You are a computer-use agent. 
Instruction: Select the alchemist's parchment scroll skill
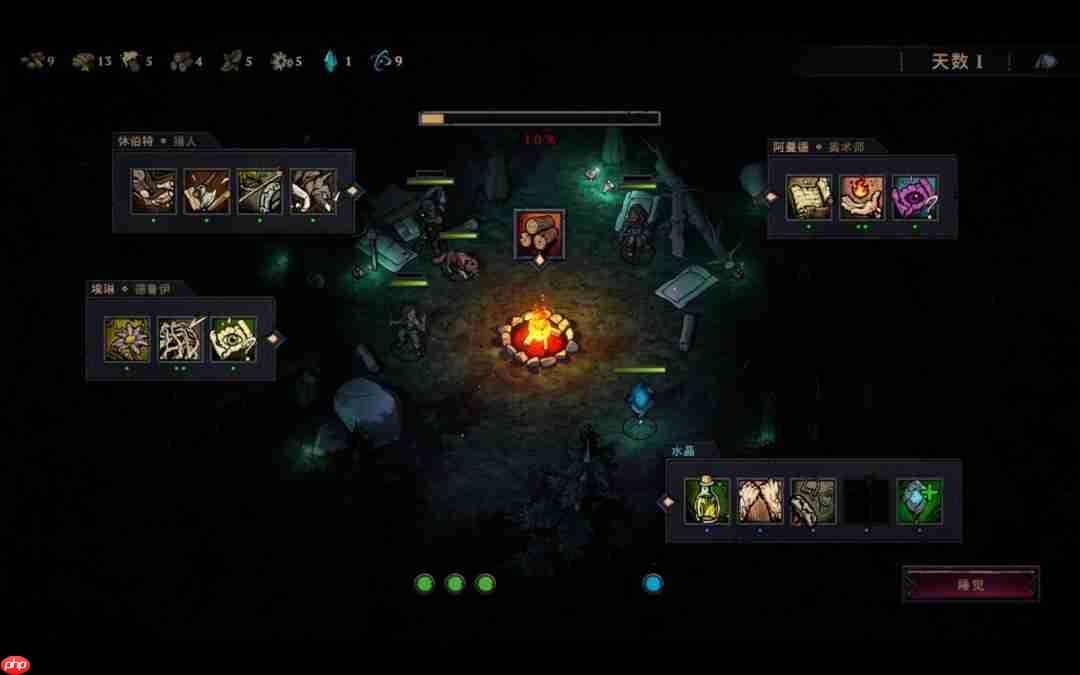tap(808, 198)
